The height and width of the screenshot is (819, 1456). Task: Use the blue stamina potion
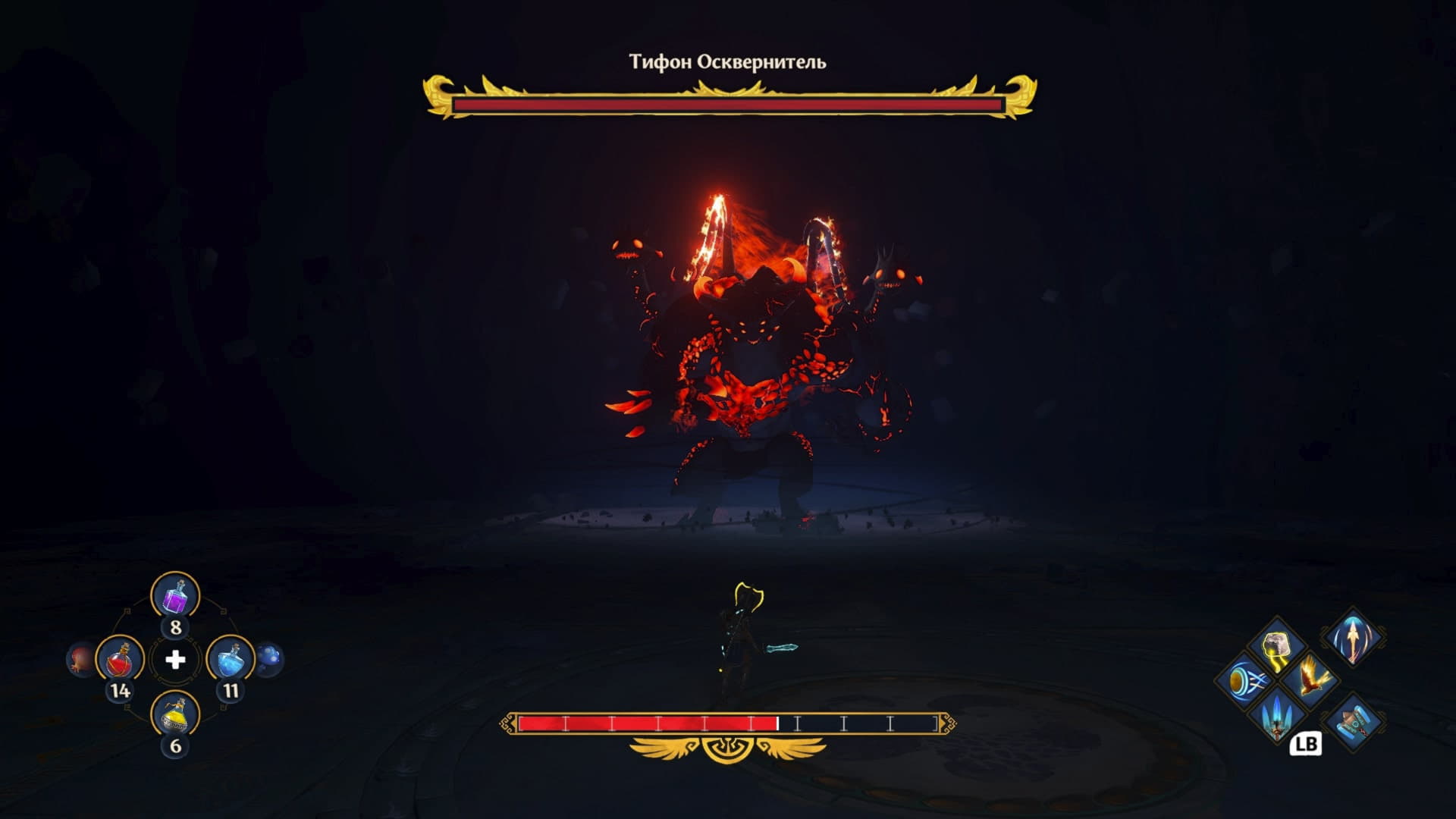[x=231, y=660]
